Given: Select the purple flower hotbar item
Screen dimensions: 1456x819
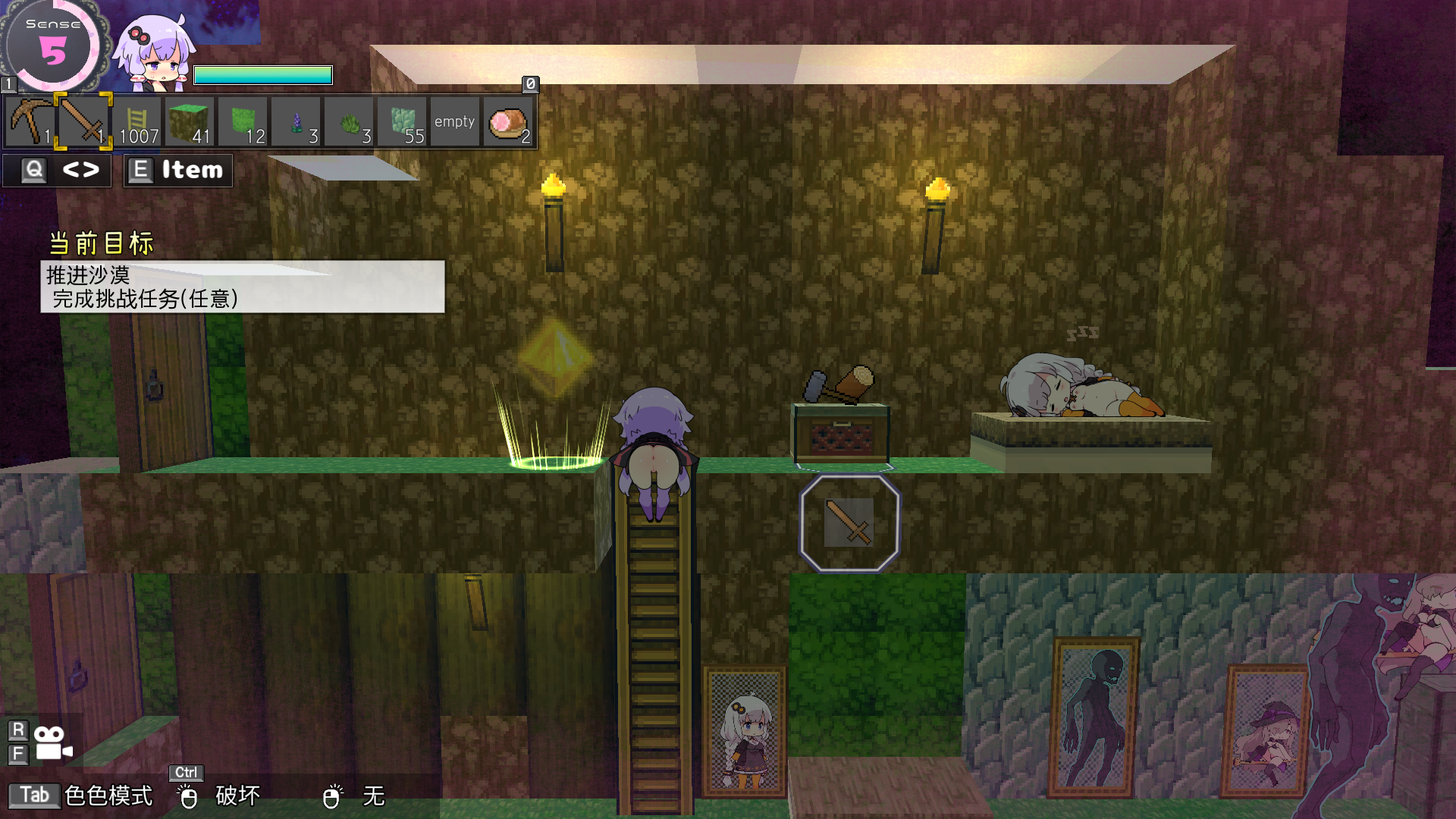Looking at the screenshot, I should pos(296,121).
